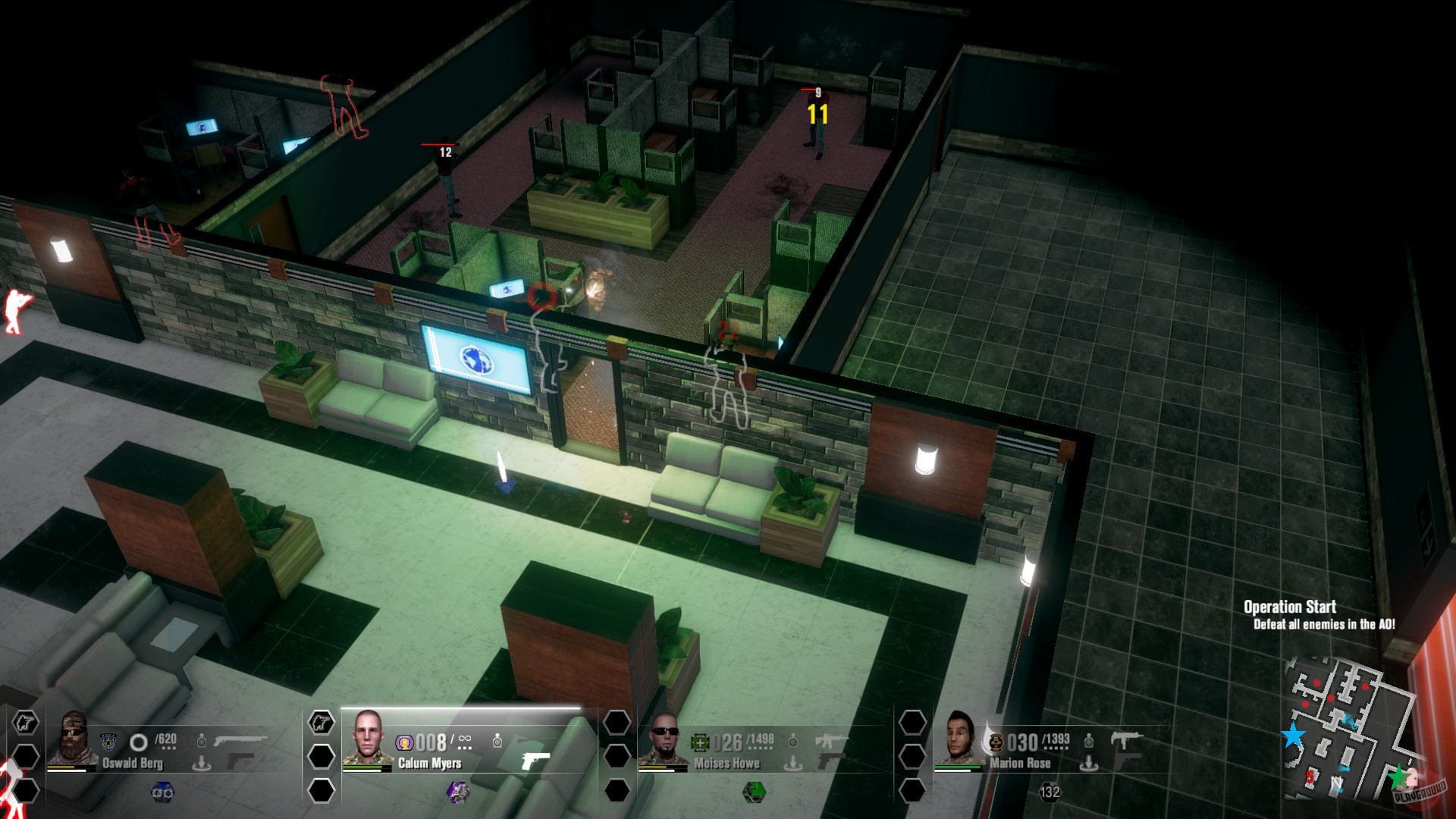Open Moises Howe's green gadget hex icon
Viewport: 1456px width, 819px height.
(x=753, y=793)
